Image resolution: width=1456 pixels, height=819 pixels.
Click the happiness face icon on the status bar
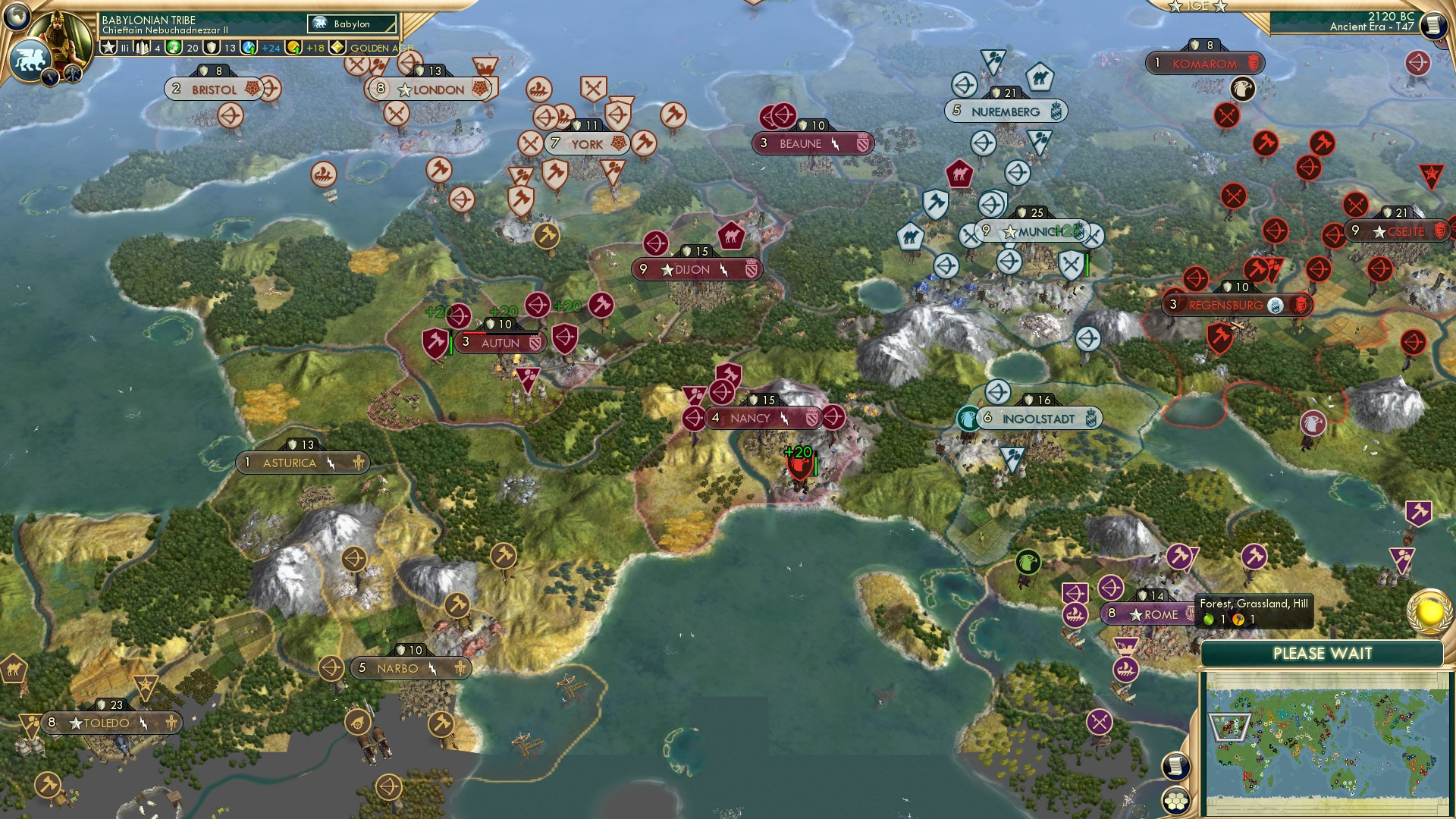pos(172,48)
